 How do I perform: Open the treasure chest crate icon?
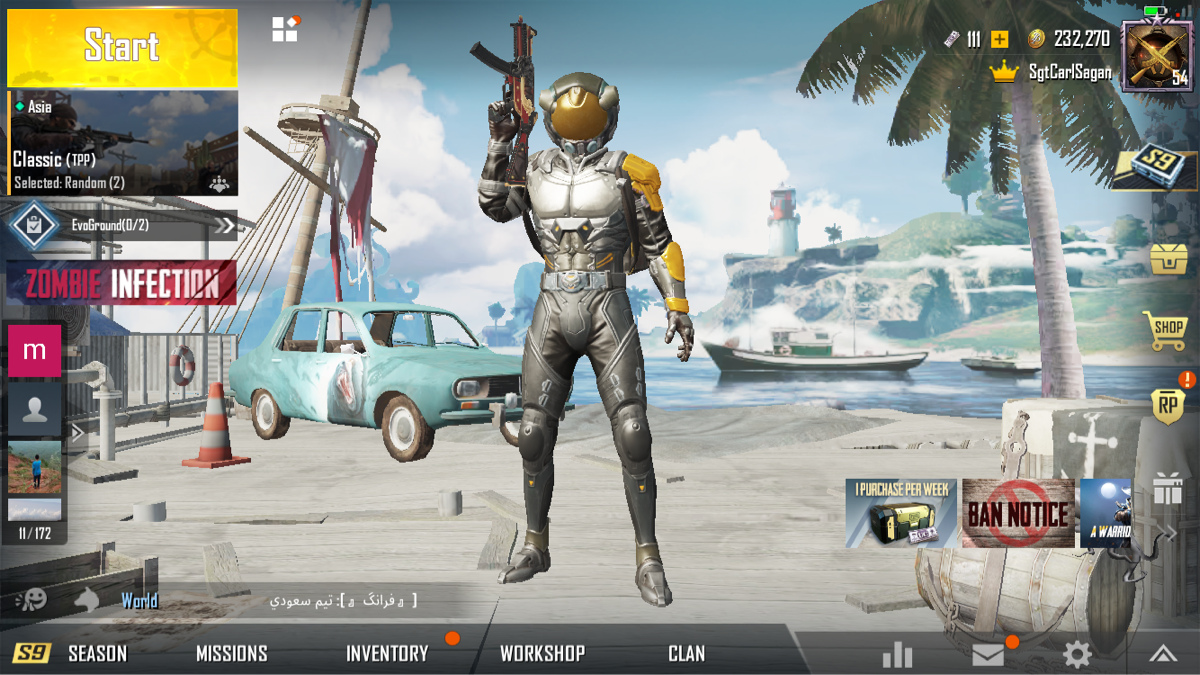pos(1167,258)
